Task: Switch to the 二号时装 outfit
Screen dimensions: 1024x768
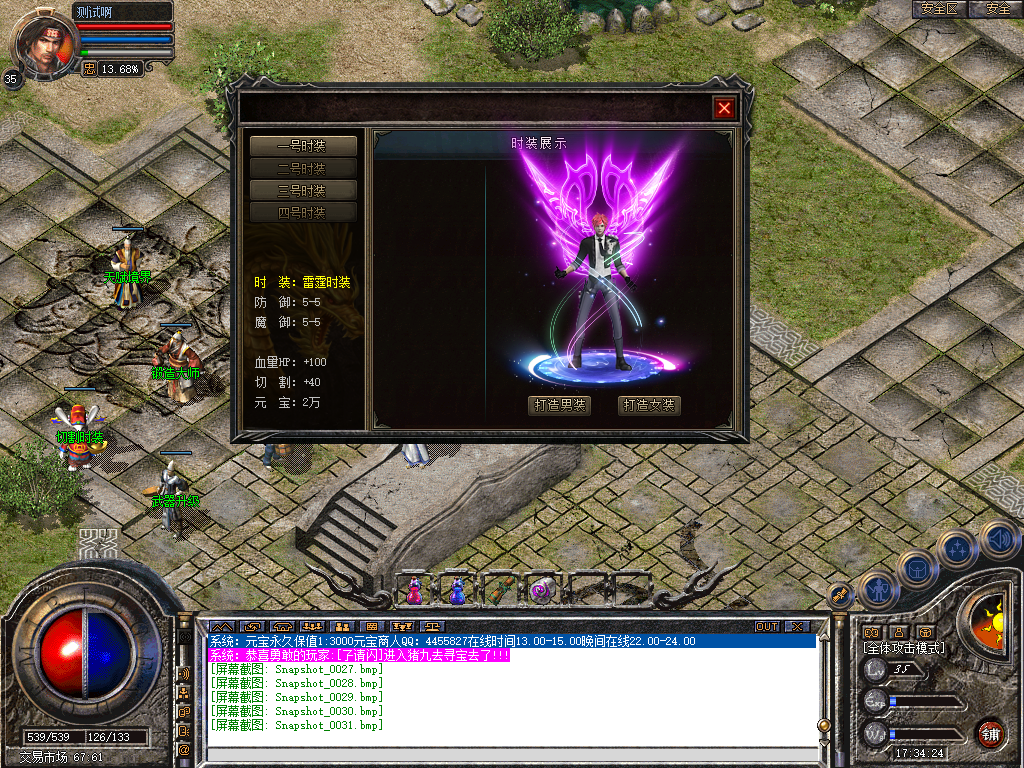Action: tap(303, 169)
